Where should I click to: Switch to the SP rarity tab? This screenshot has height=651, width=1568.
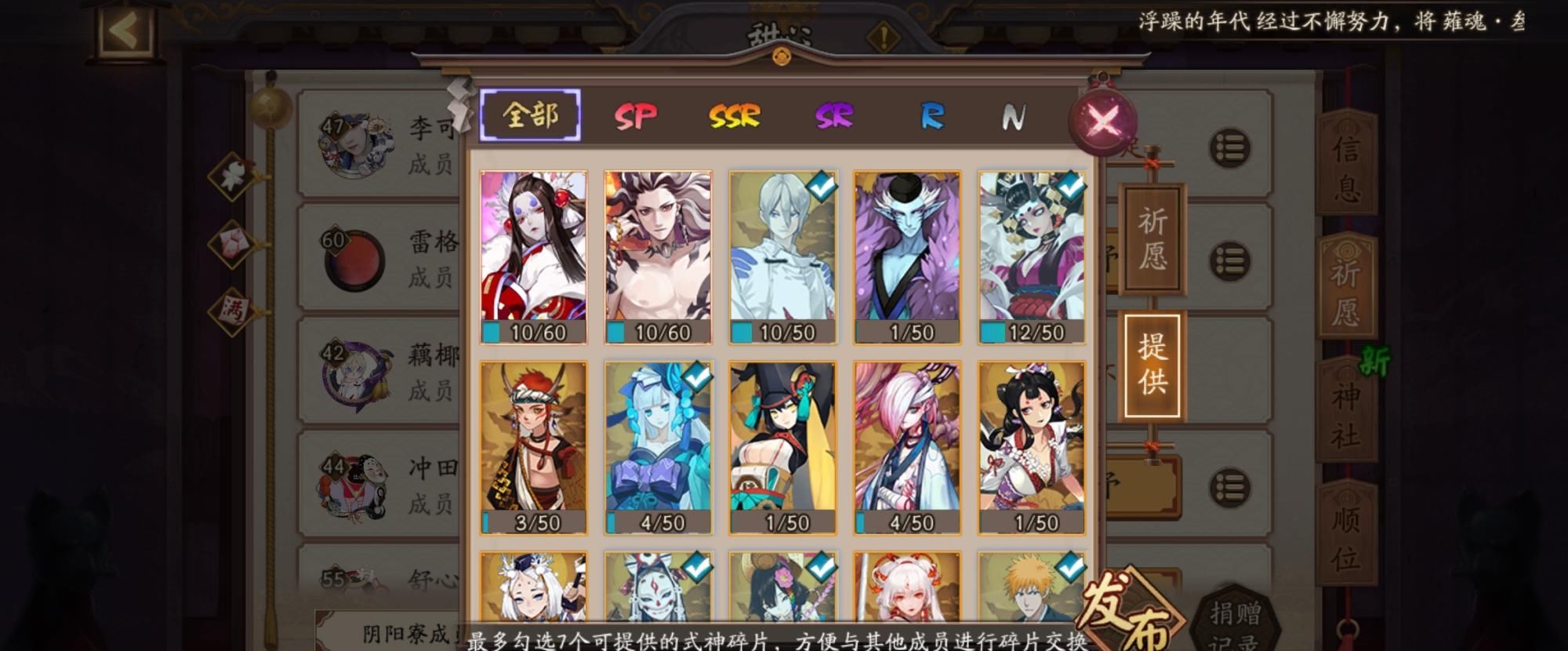[x=635, y=117]
